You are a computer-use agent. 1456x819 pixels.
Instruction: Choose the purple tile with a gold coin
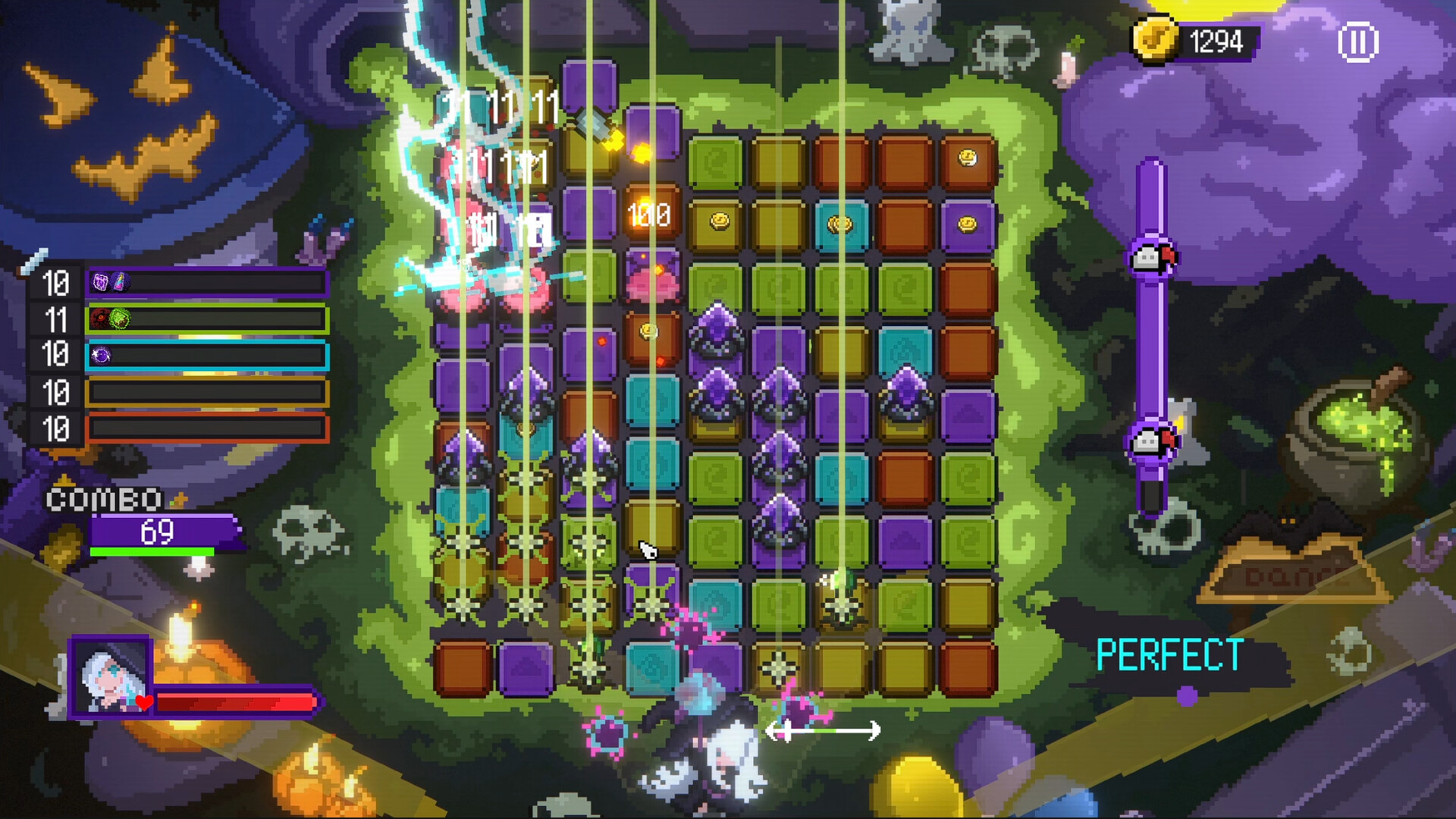(x=967, y=224)
